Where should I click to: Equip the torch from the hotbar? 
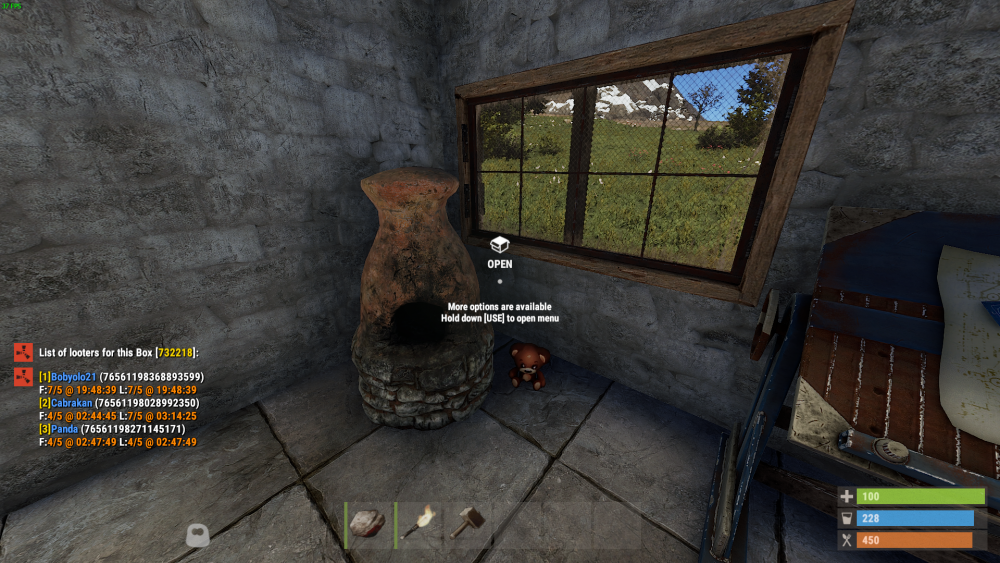pyautogui.click(x=419, y=522)
